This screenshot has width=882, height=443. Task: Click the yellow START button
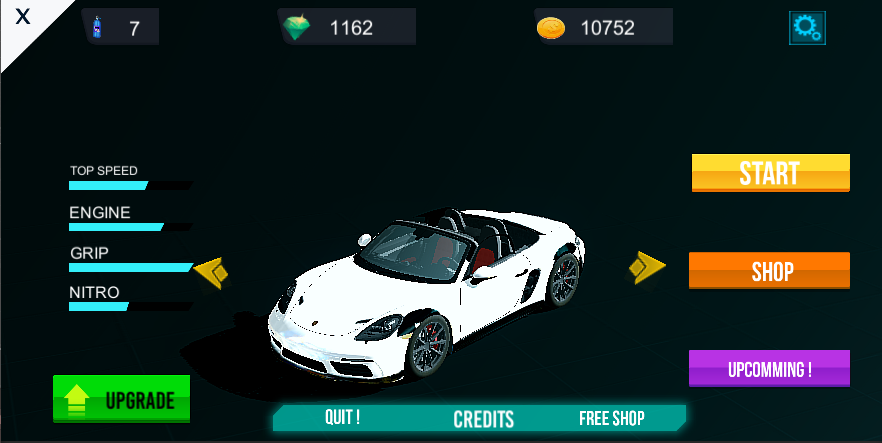coord(770,173)
